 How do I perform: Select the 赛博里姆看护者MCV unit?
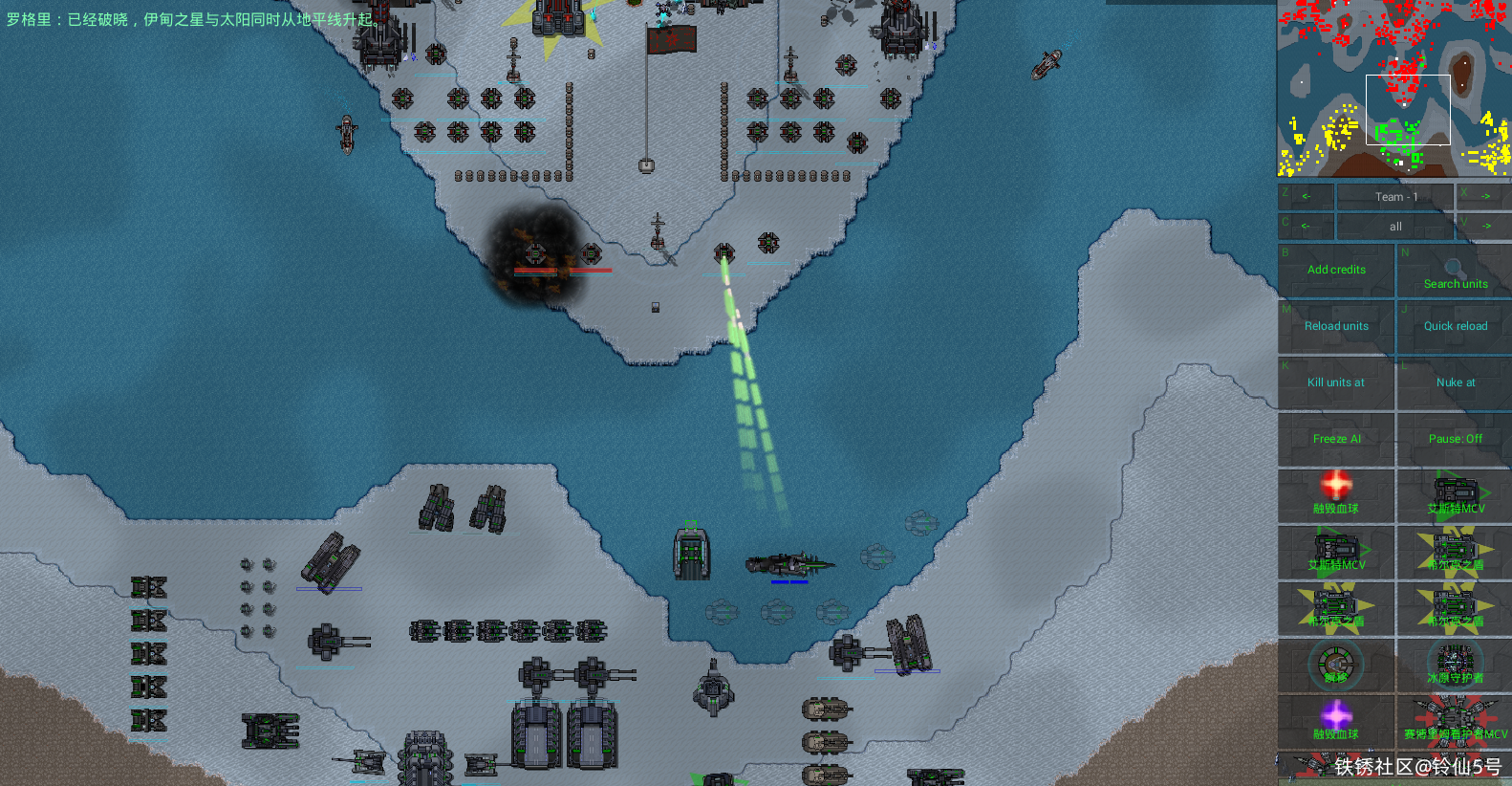(x=1455, y=720)
